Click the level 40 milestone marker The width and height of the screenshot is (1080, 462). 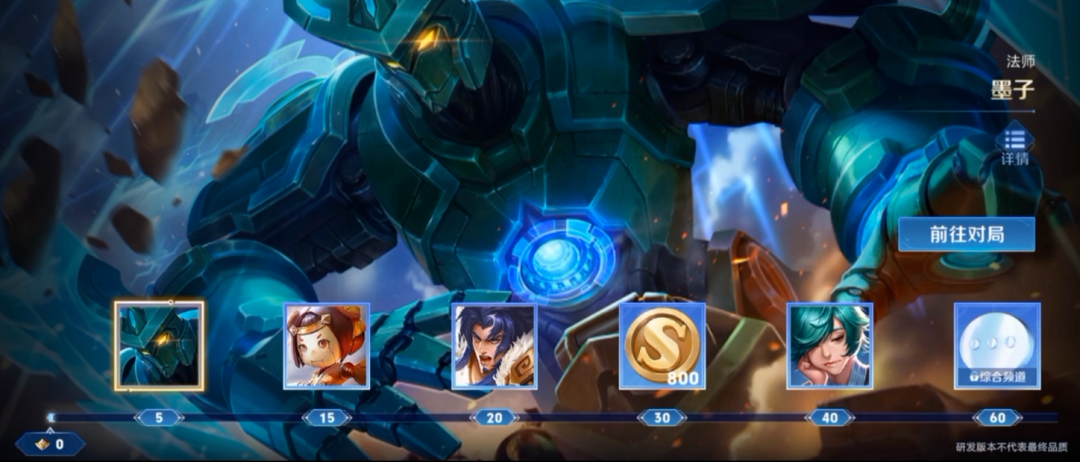click(830, 418)
